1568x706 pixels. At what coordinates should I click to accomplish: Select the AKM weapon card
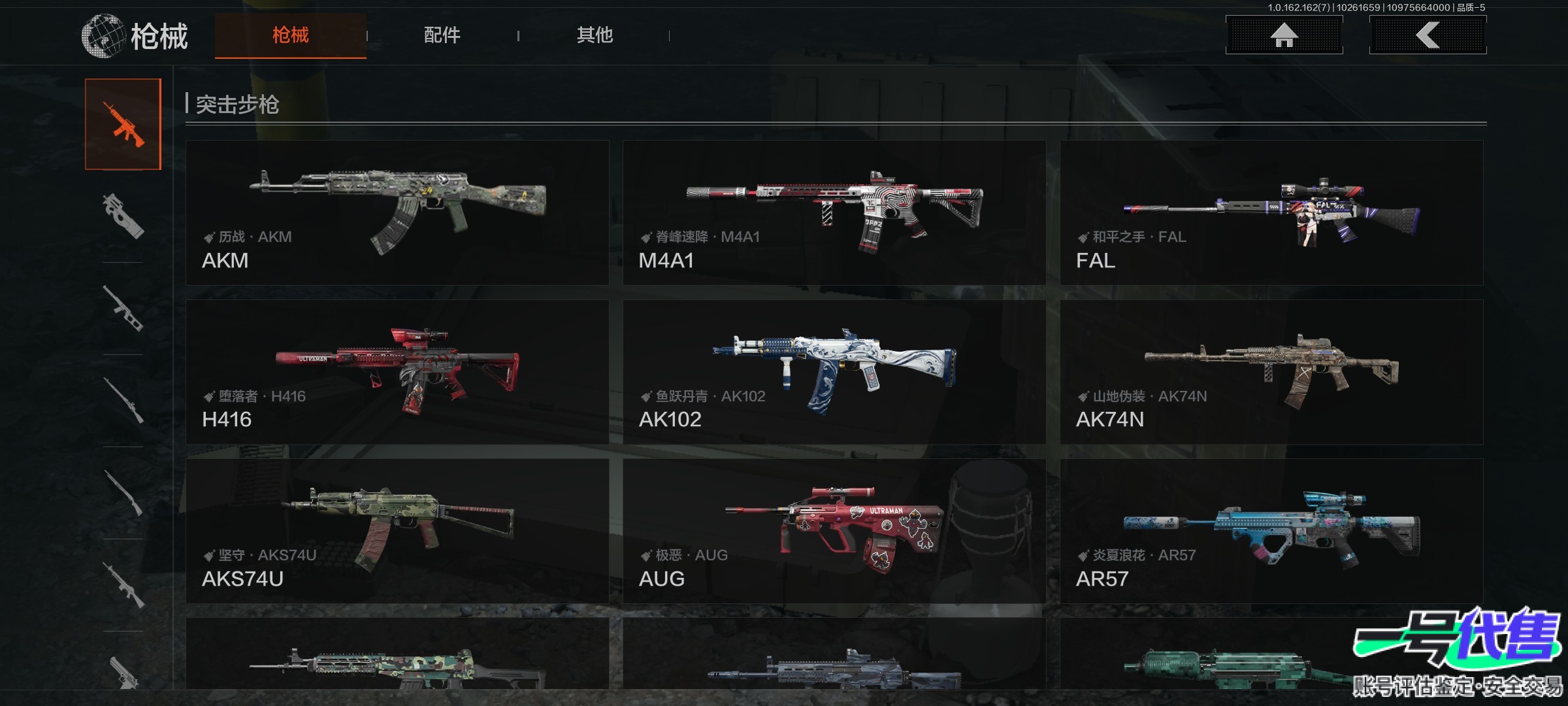point(397,212)
